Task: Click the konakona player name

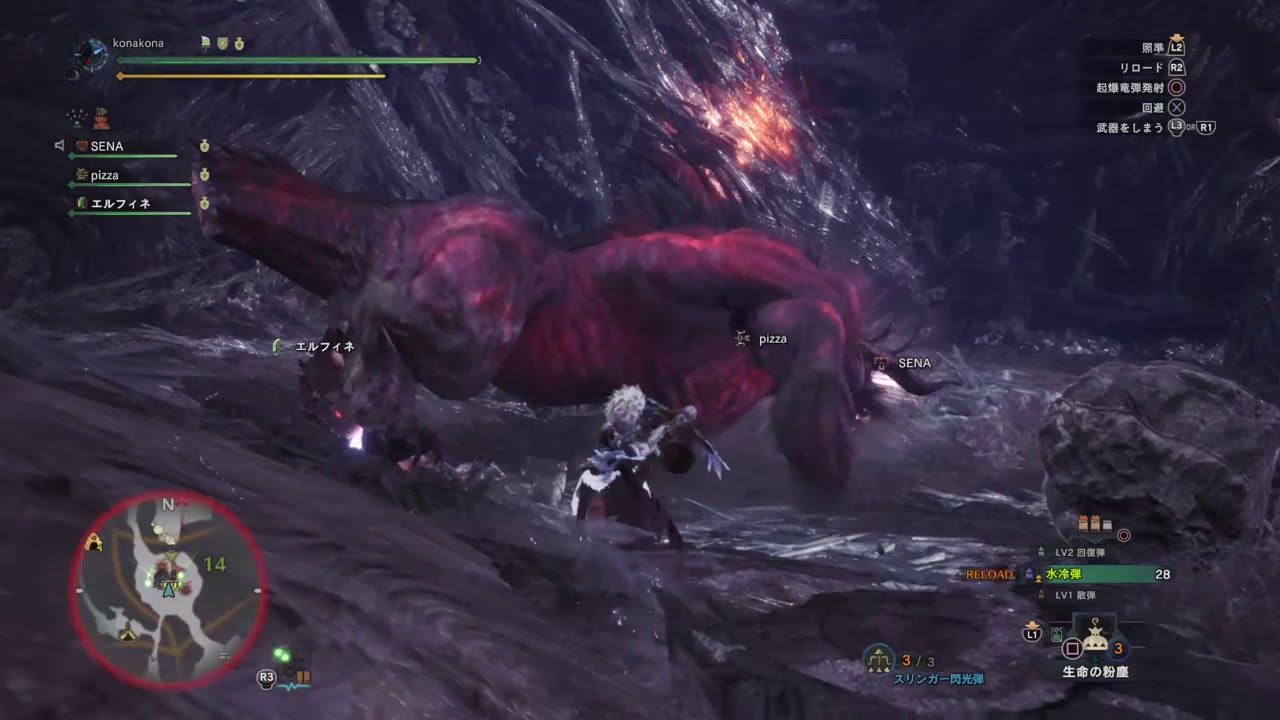Action: (x=139, y=43)
